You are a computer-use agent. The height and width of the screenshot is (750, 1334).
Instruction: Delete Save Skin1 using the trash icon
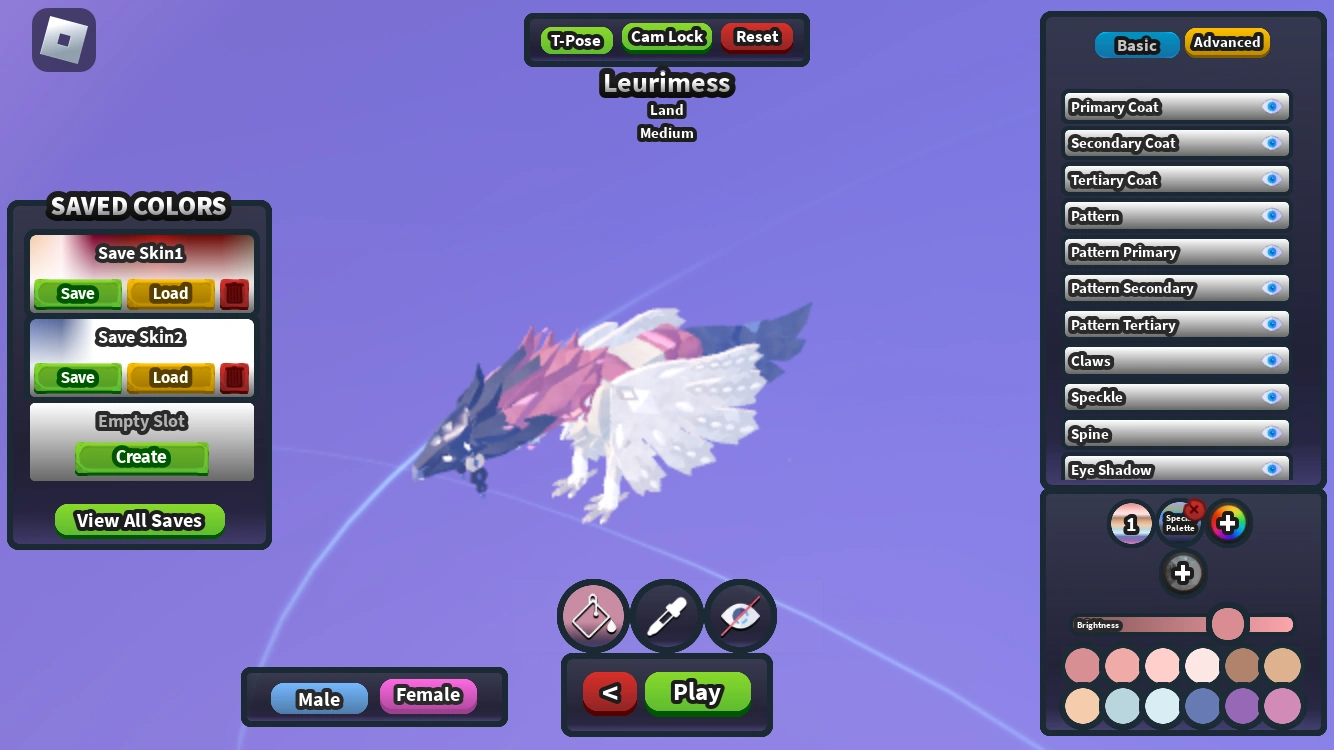pos(235,293)
